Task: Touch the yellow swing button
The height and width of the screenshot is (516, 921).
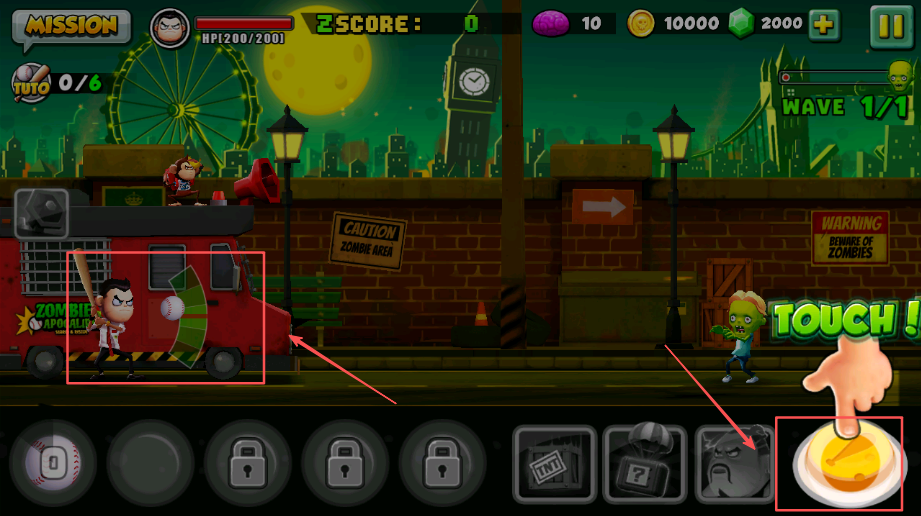Action: (845, 464)
